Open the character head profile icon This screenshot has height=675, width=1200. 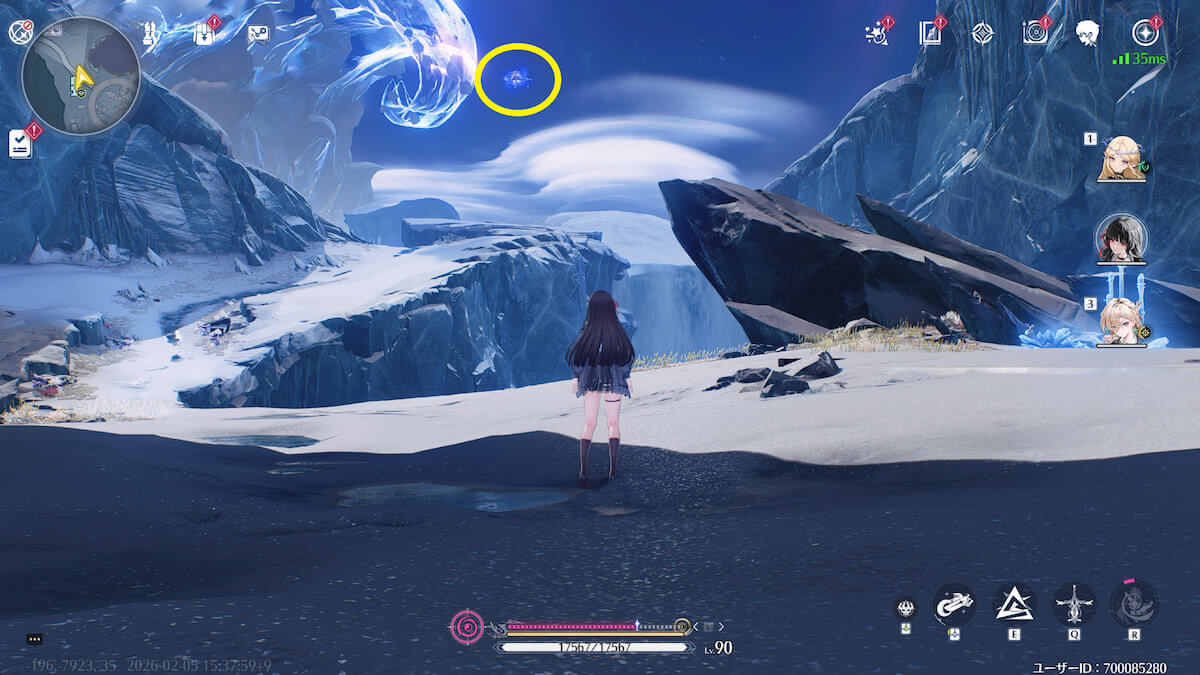1088,33
